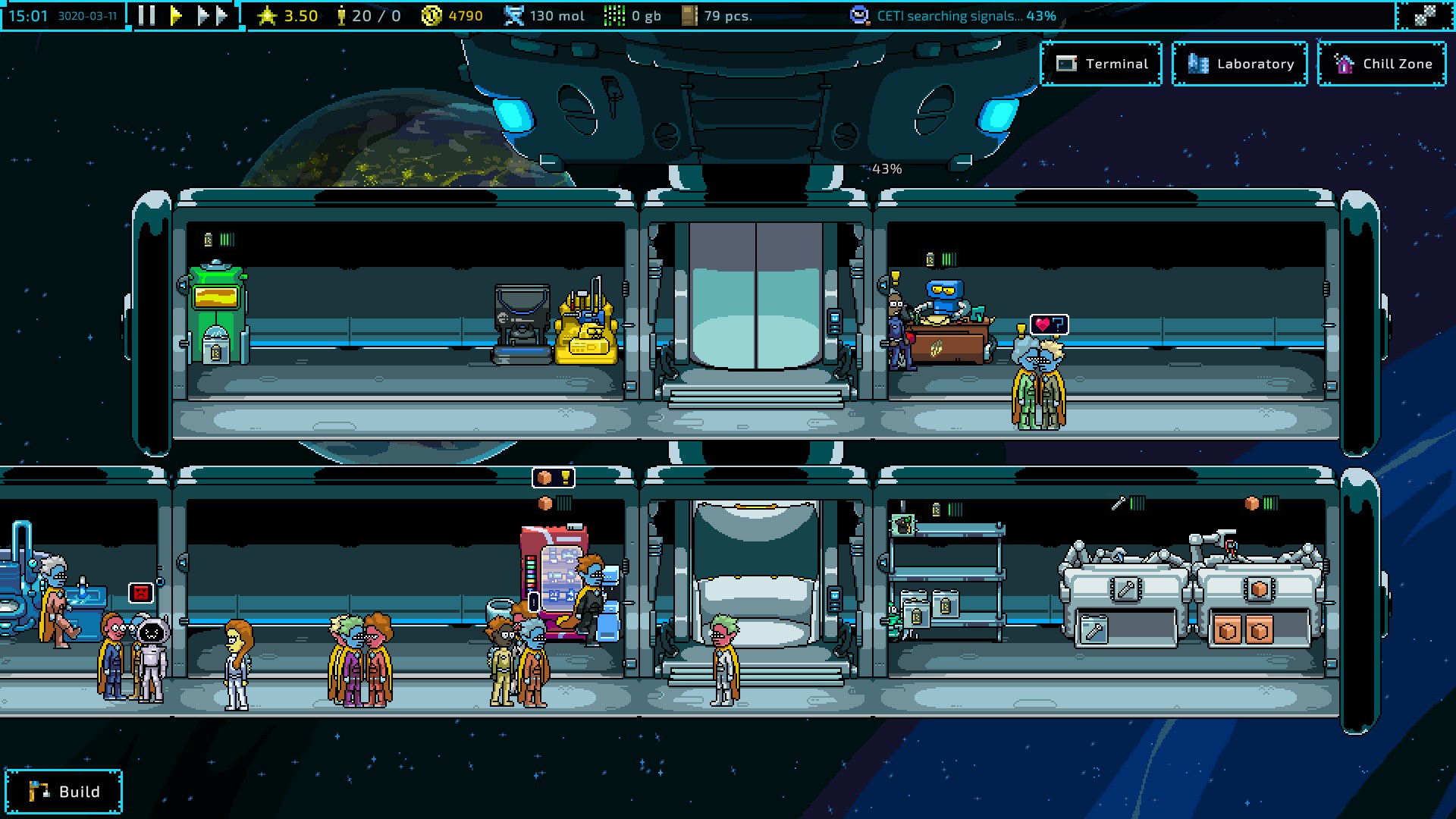Click the red angry face bubble
The height and width of the screenshot is (819, 1456).
(x=140, y=593)
